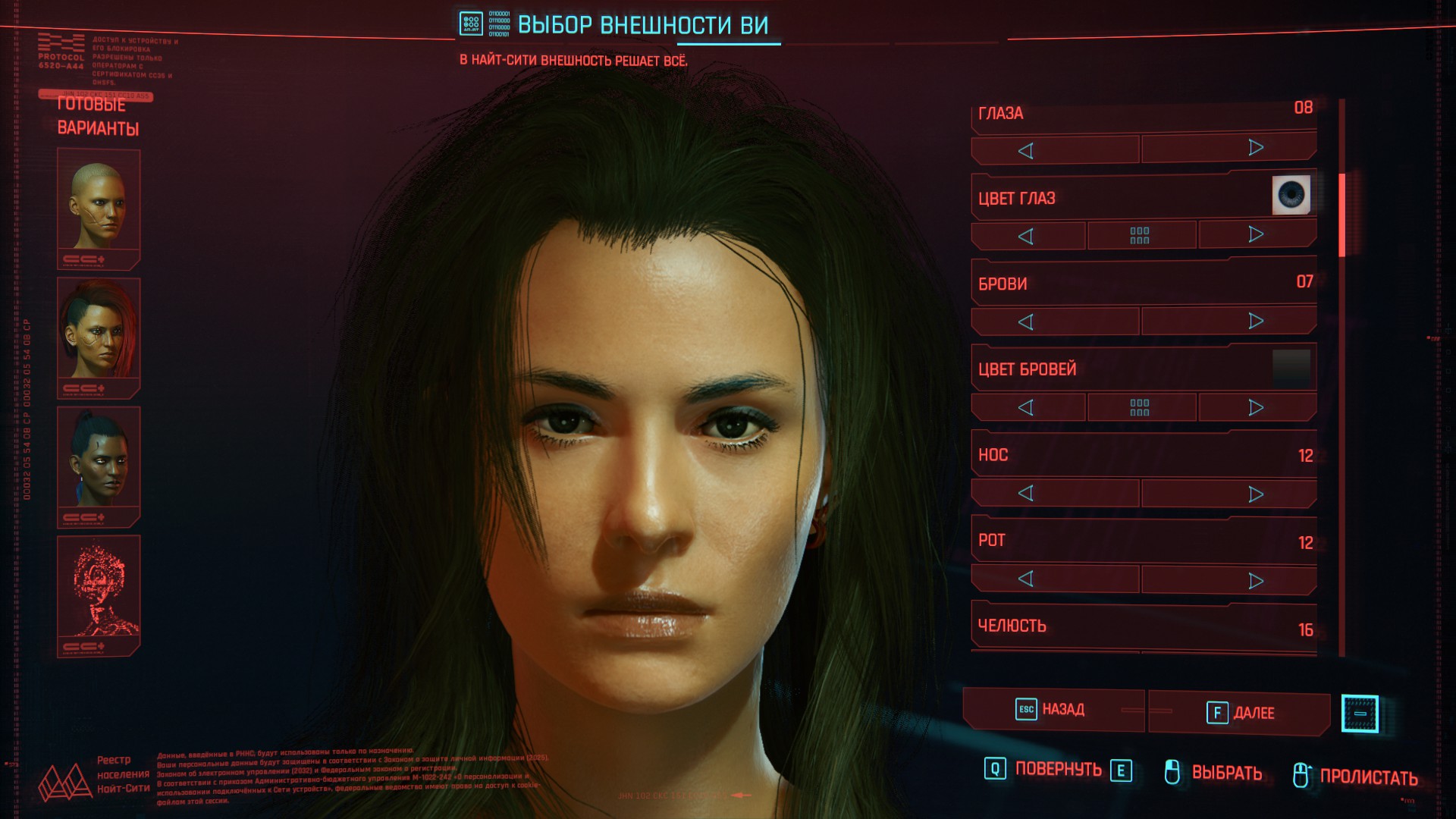This screenshot has height=819, width=1456.
Task: Switch to next НОС nose shape
Action: 1256,494
